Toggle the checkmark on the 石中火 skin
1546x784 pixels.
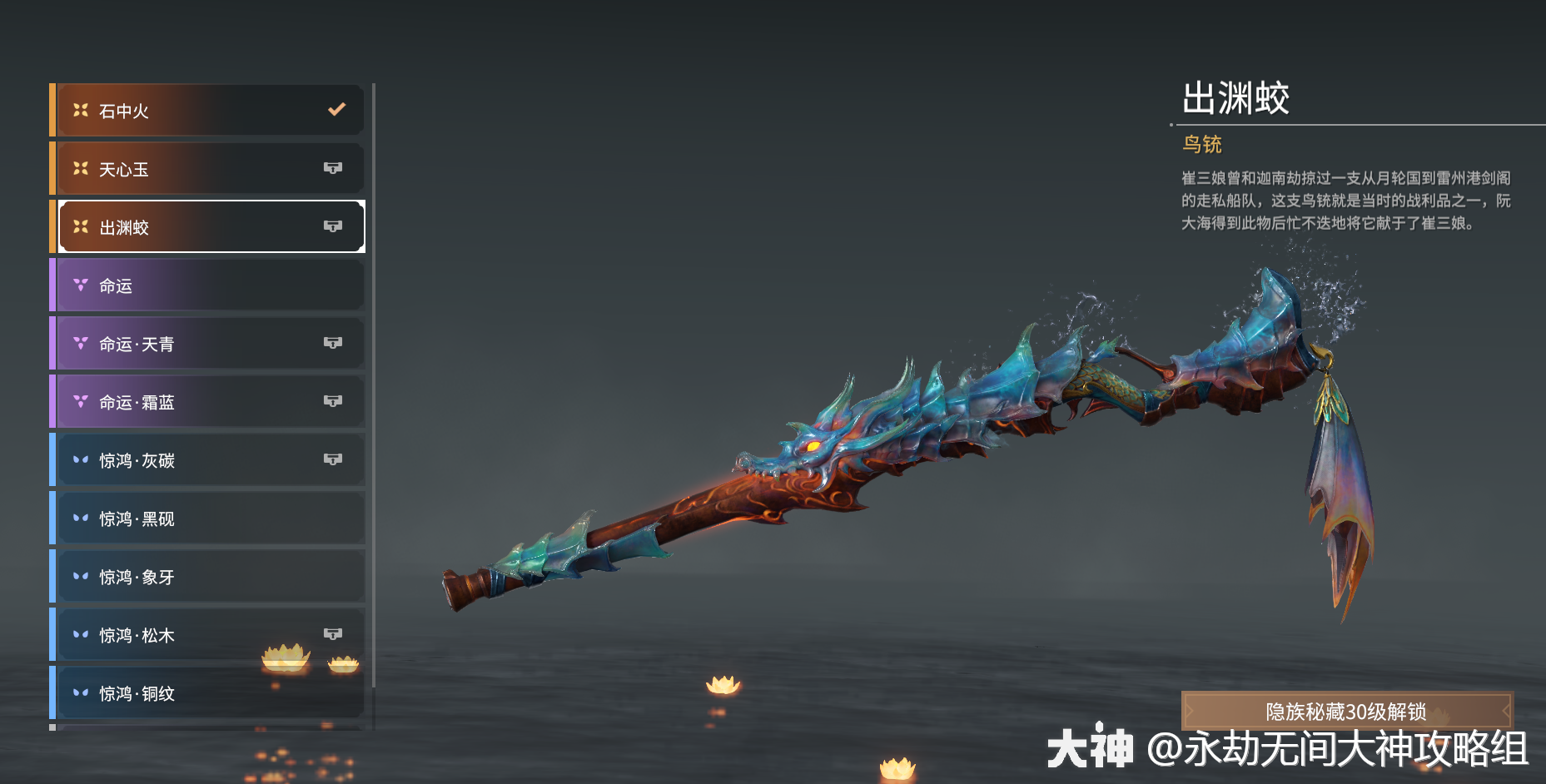pyautogui.click(x=336, y=108)
